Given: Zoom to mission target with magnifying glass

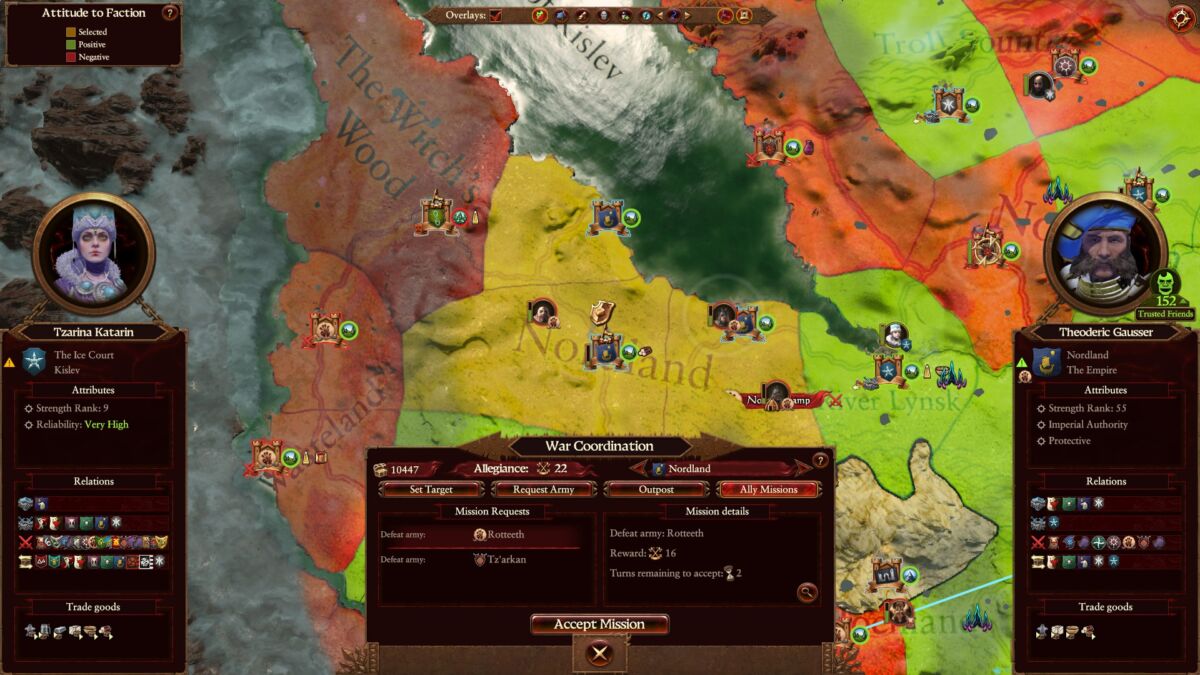Looking at the screenshot, I should (x=806, y=593).
